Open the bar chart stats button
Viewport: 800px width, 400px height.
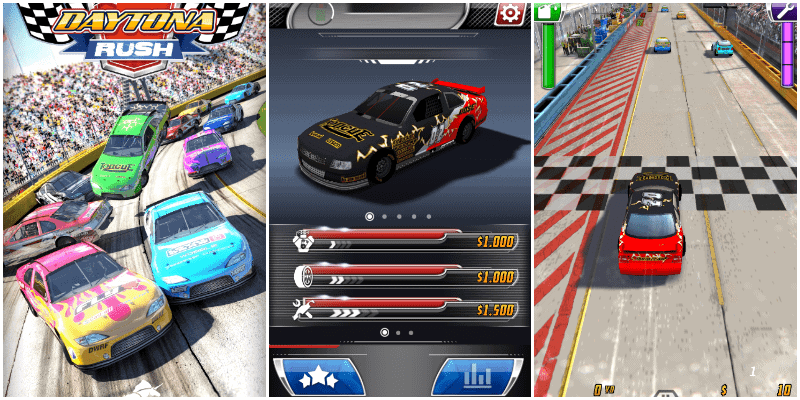[x=479, y=376]
